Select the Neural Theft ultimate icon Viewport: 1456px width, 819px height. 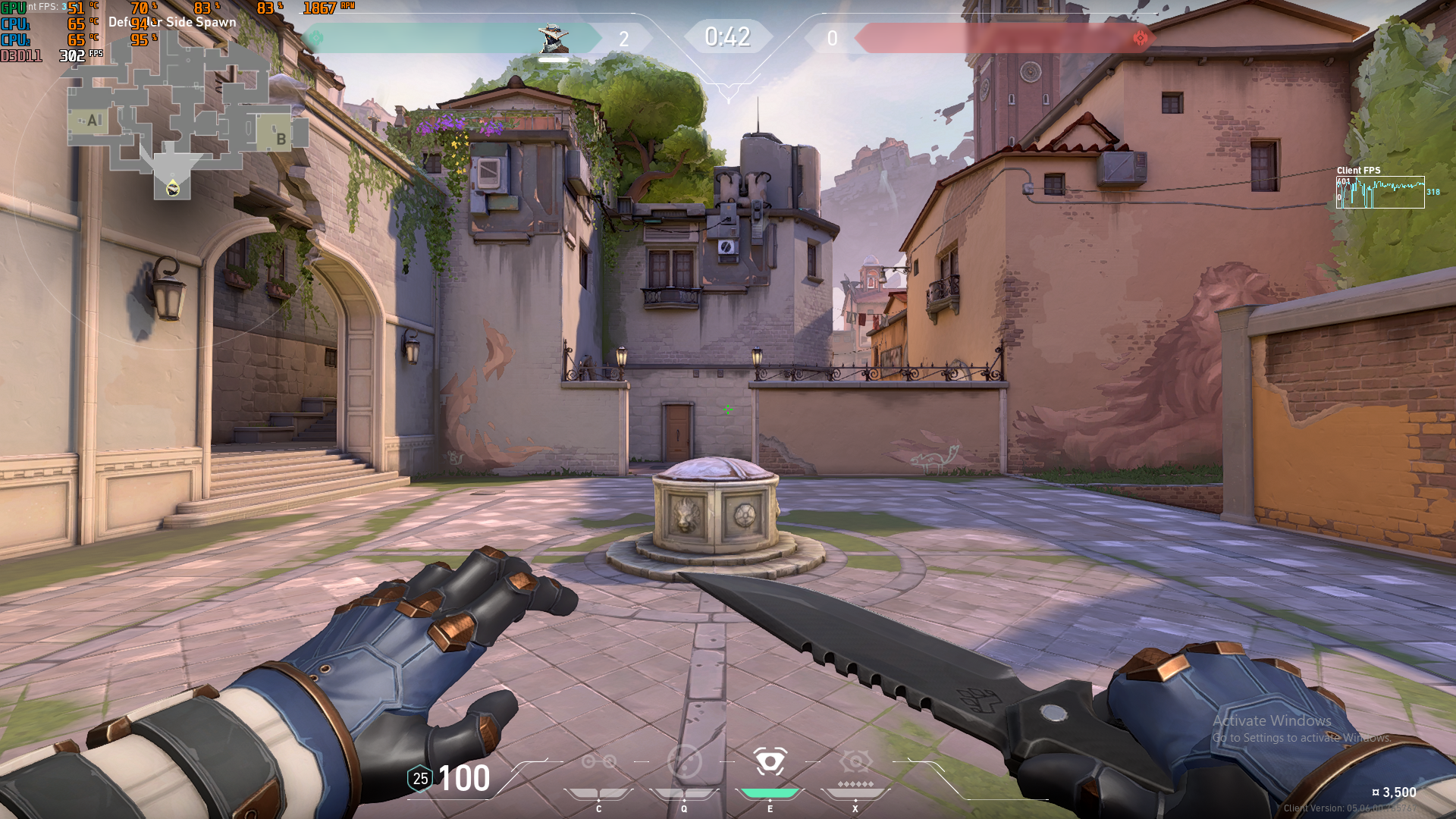[x=855, y=761]
